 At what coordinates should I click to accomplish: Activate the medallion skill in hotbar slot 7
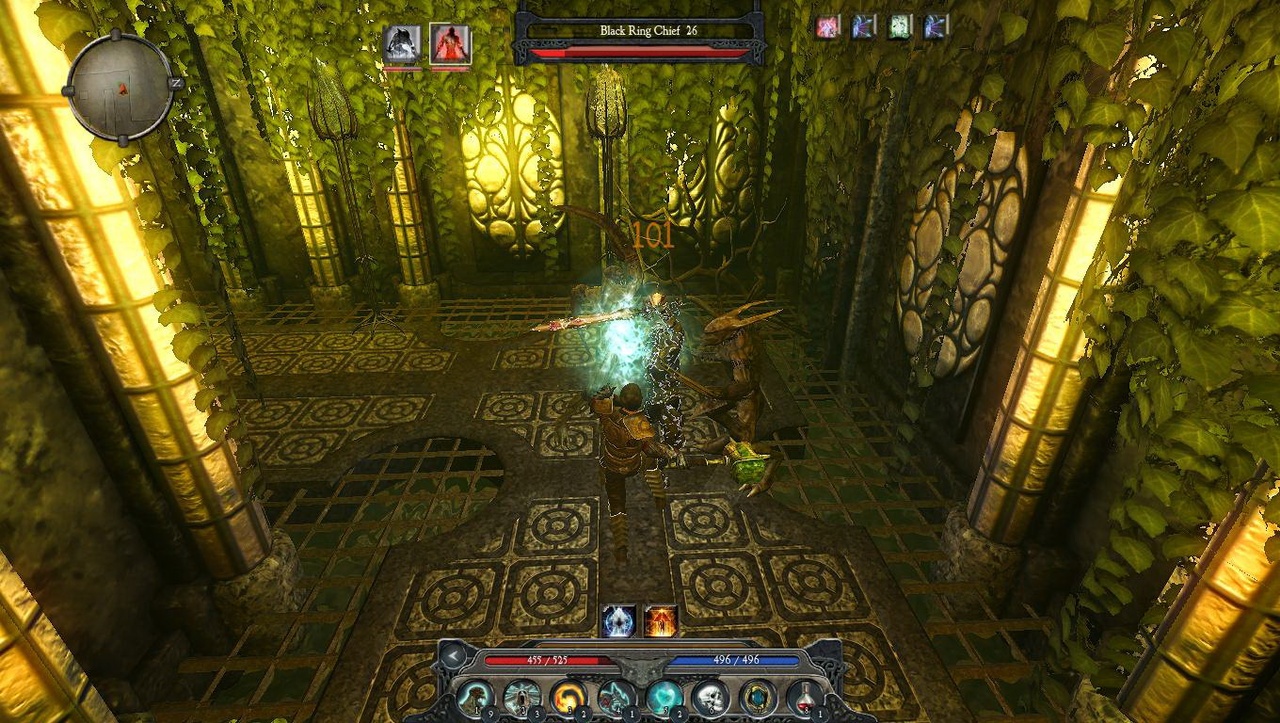(759, 696)
